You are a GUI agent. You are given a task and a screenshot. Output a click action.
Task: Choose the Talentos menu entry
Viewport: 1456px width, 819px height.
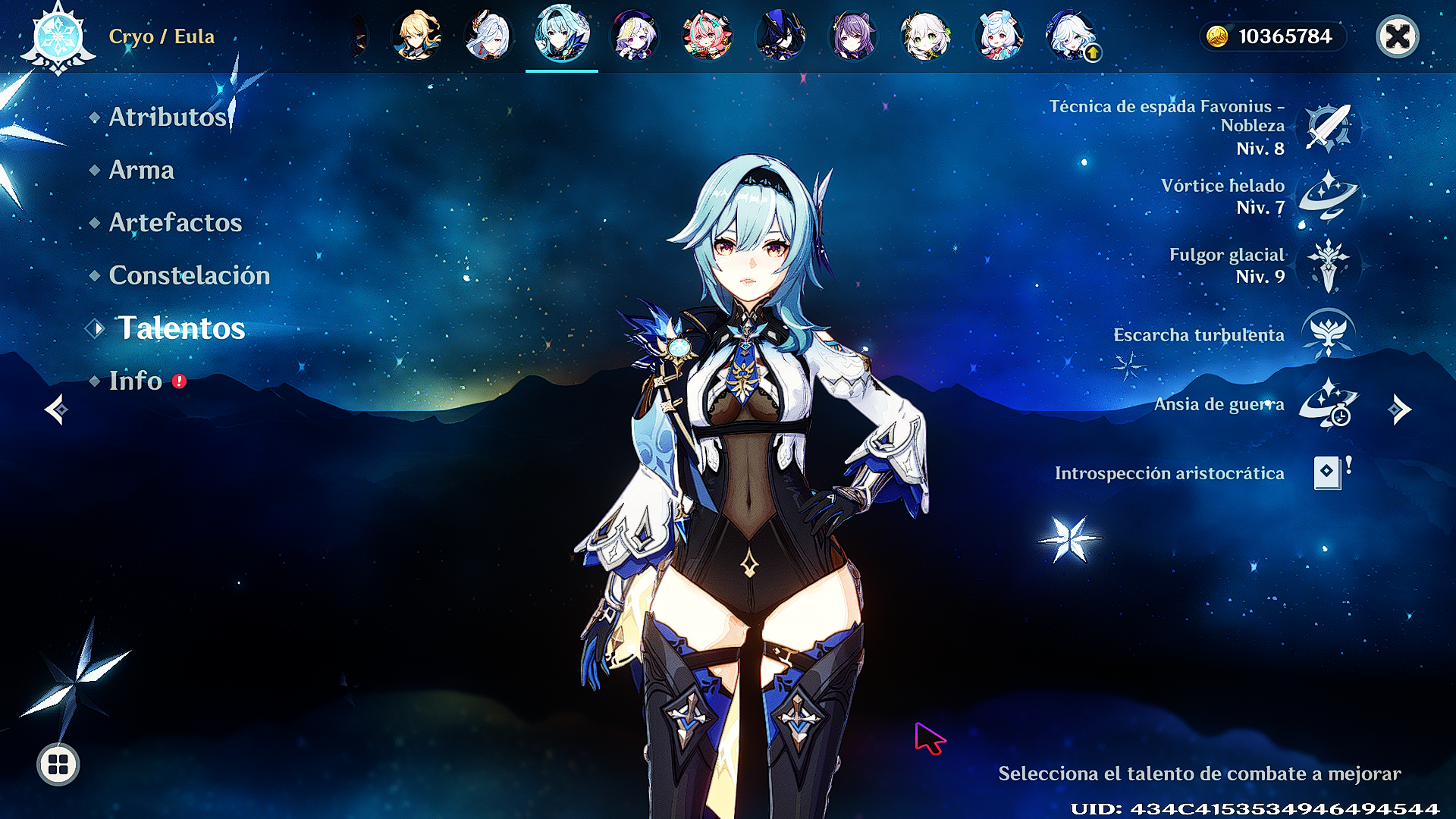pos(180,328)
